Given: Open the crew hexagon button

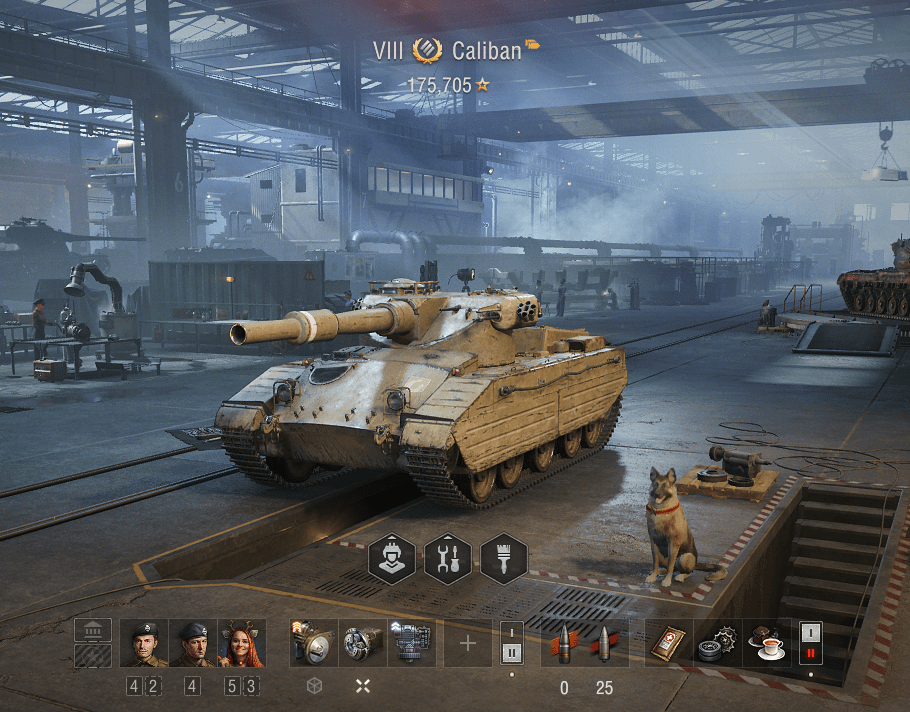Looking at the screenshot, I should pos(392,558).
